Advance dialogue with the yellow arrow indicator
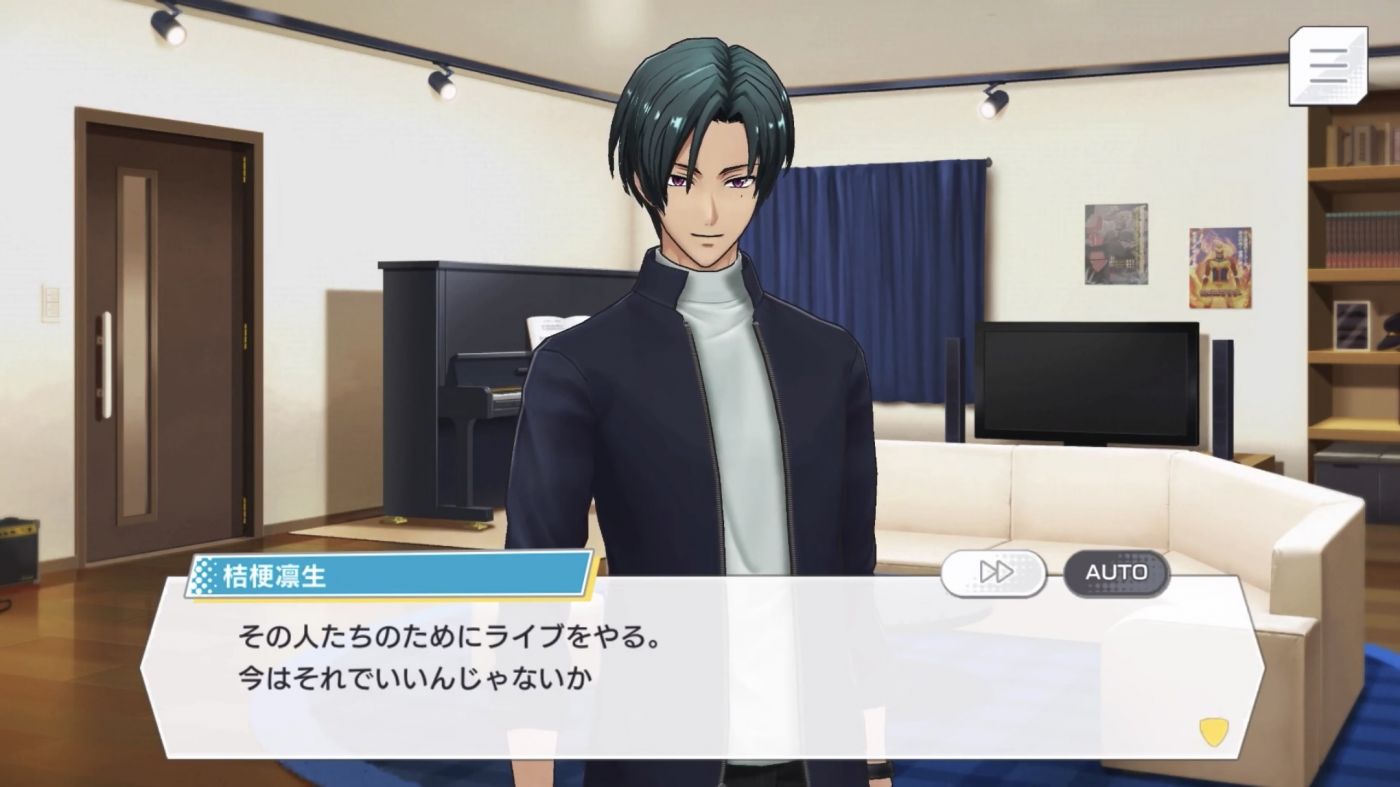The width and height of the screenshot is (1400, 787). (x=1213, y=731)
